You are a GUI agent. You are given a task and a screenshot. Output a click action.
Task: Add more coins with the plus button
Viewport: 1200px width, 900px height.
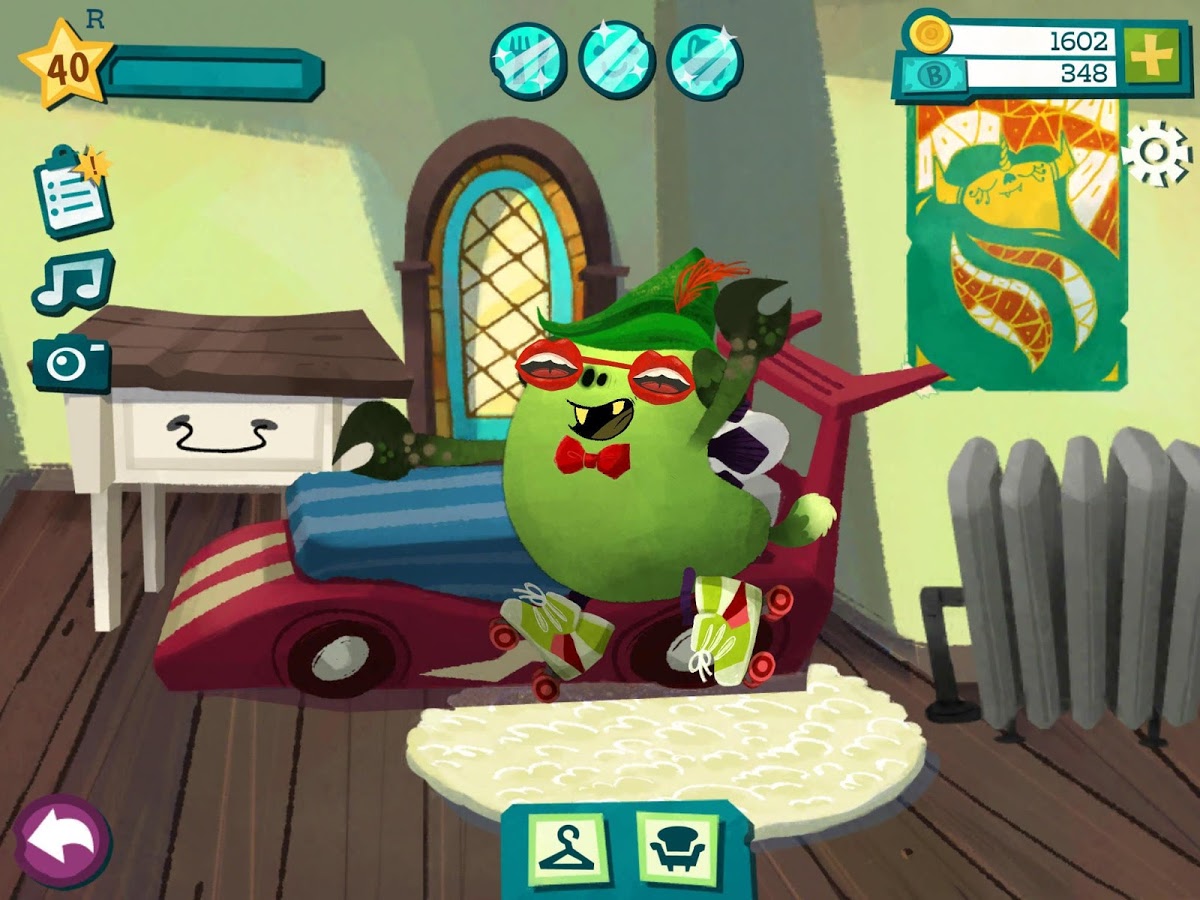[x=1150, y=57]
